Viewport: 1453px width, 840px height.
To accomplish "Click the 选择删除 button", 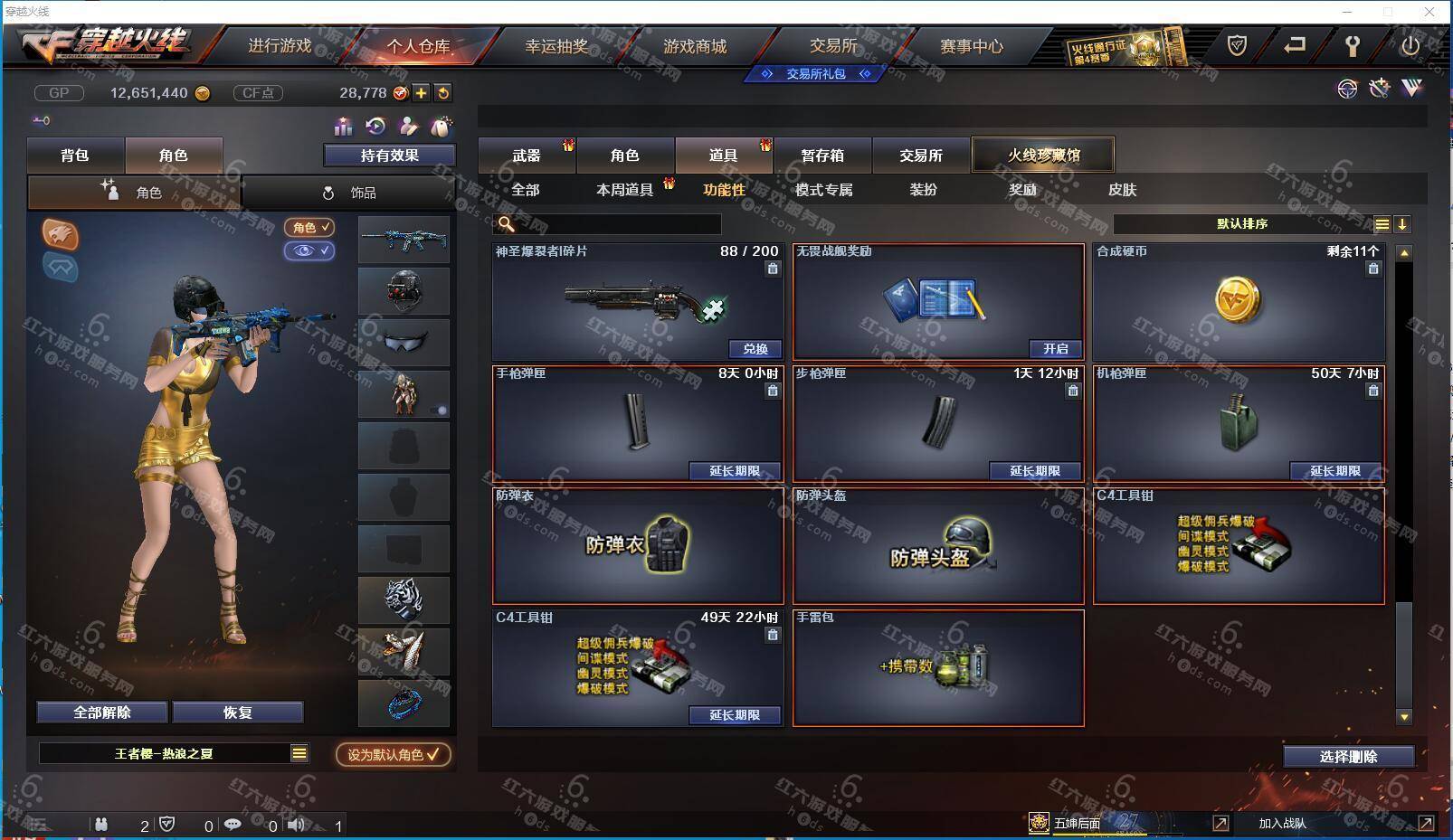I will click(1348, 757).
